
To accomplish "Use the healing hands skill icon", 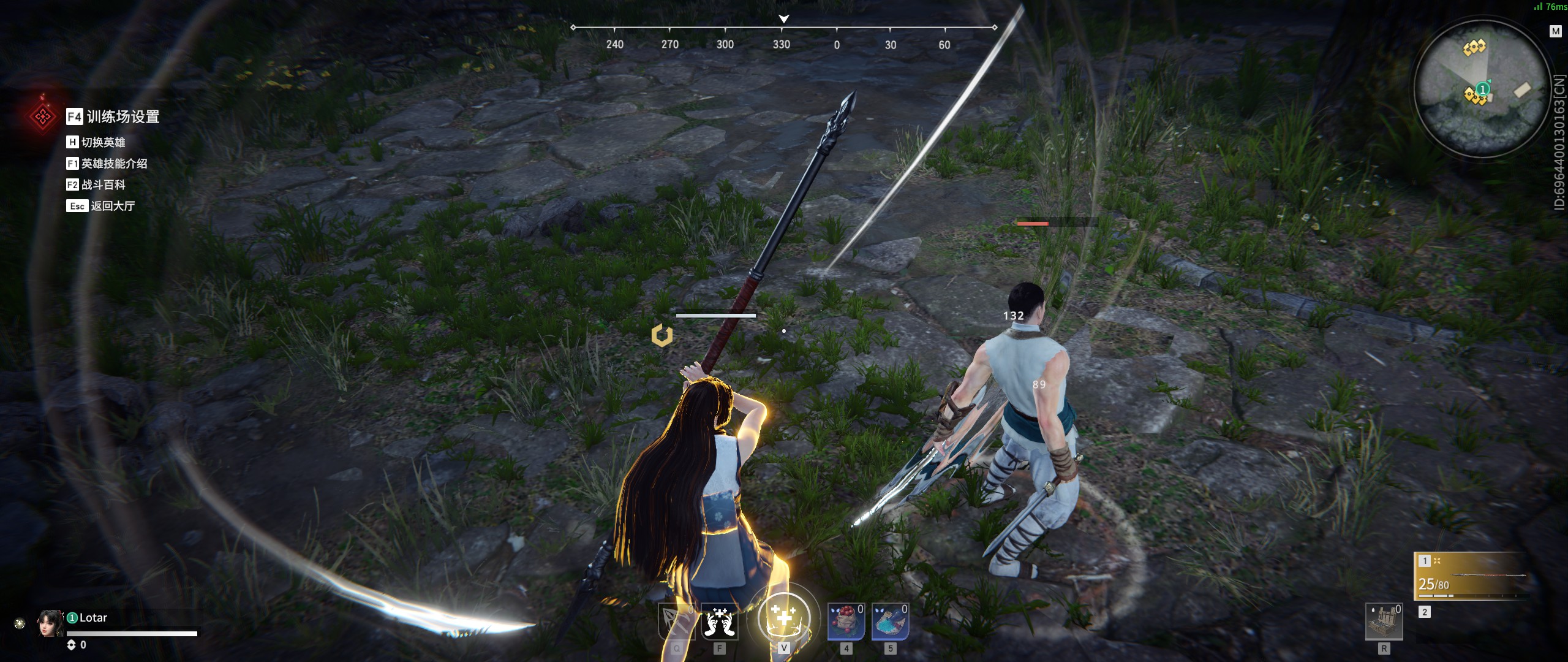I will point(720,622).
